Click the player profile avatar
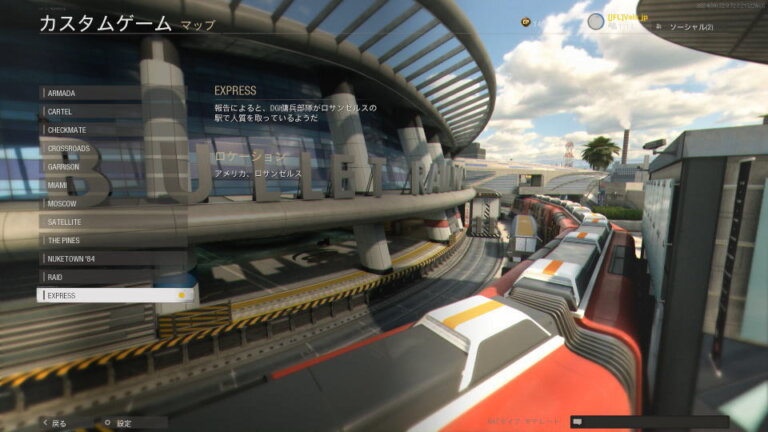The image size is (768, 432). point(596,21)
